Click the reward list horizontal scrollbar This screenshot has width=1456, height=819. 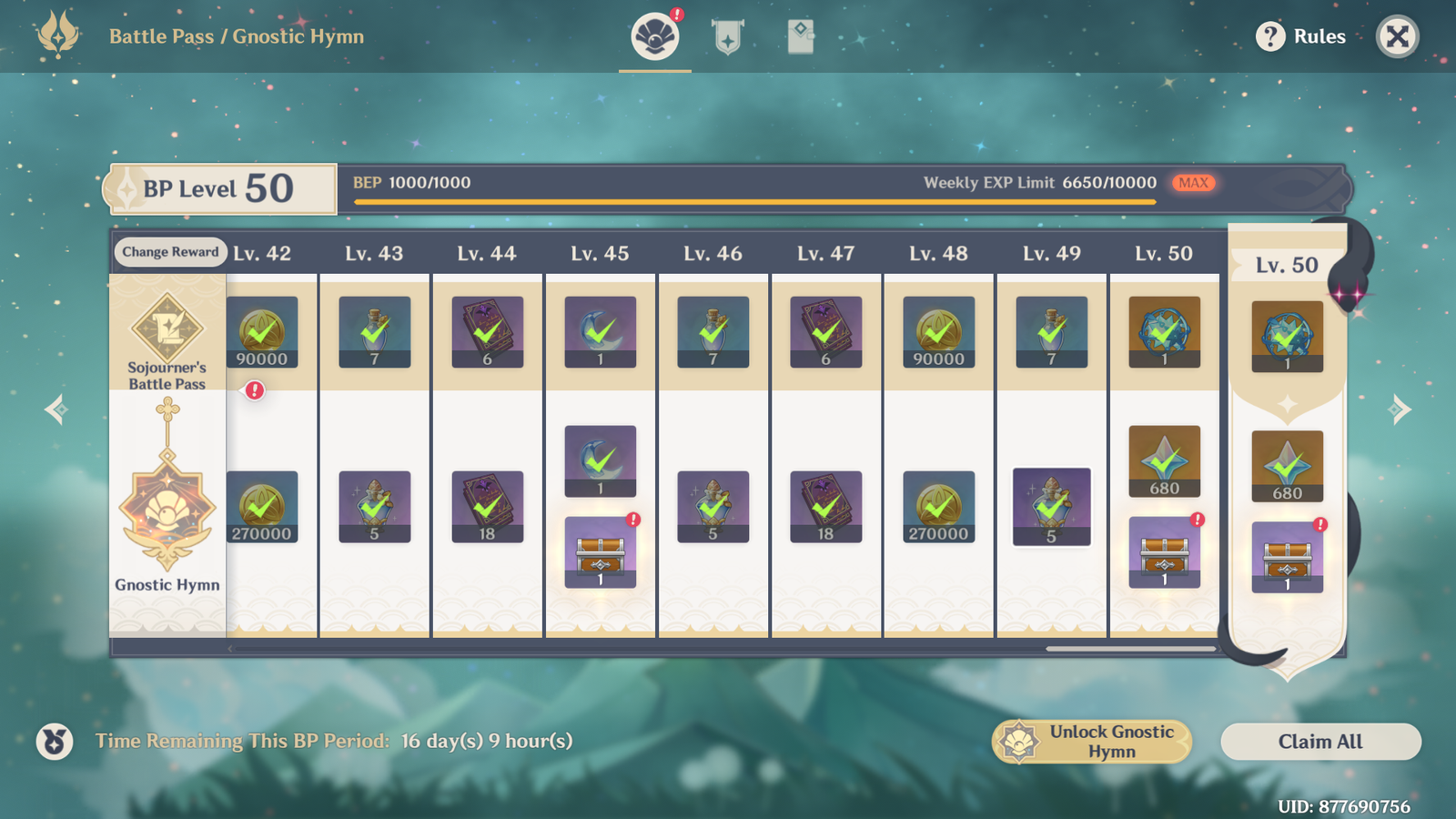click(x=1130, y=649)
